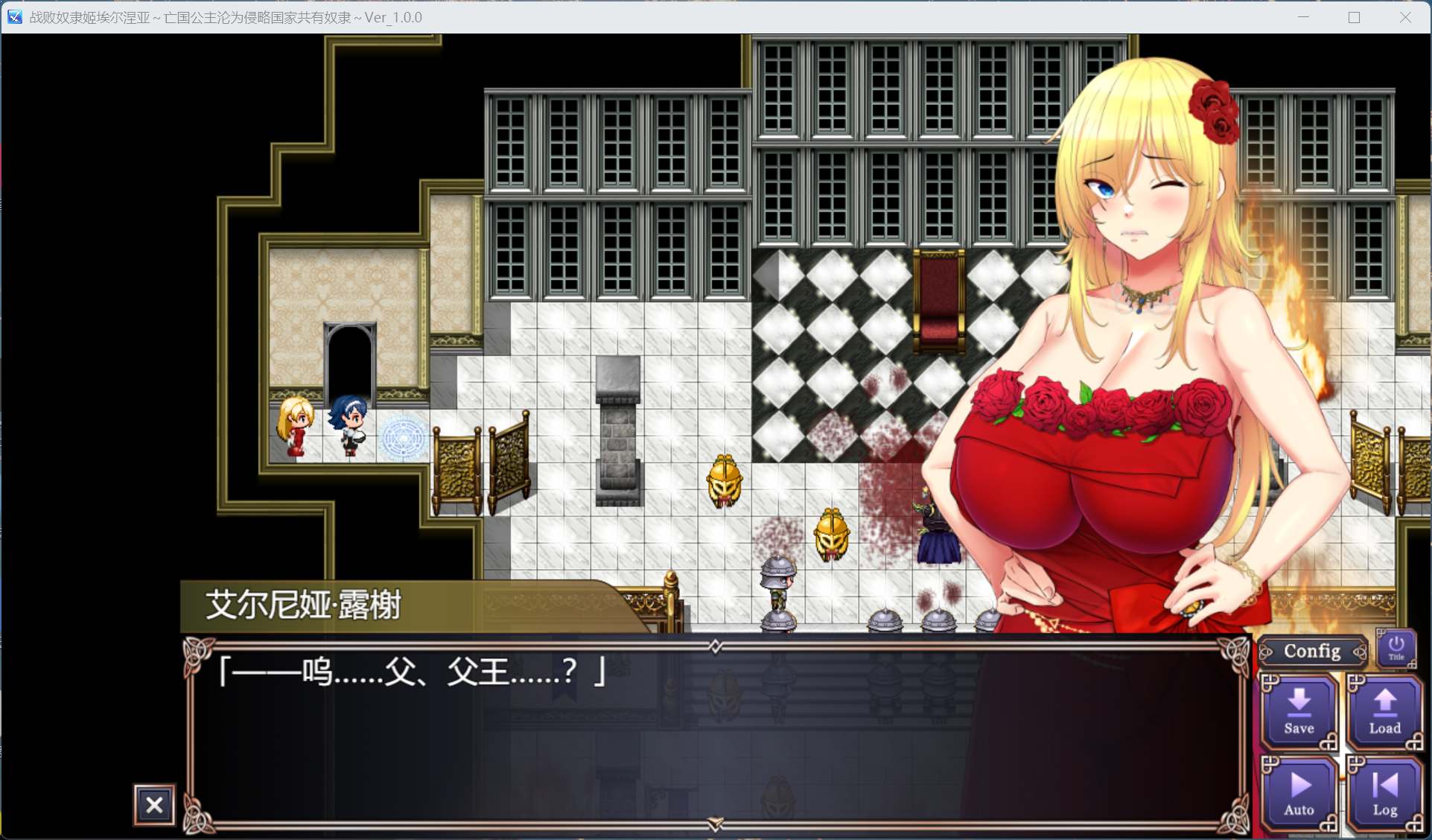Toggle the dialogue advance arrow at message bottom
The height and width of the screenshot is (840, 1432).
pos(716,823)
